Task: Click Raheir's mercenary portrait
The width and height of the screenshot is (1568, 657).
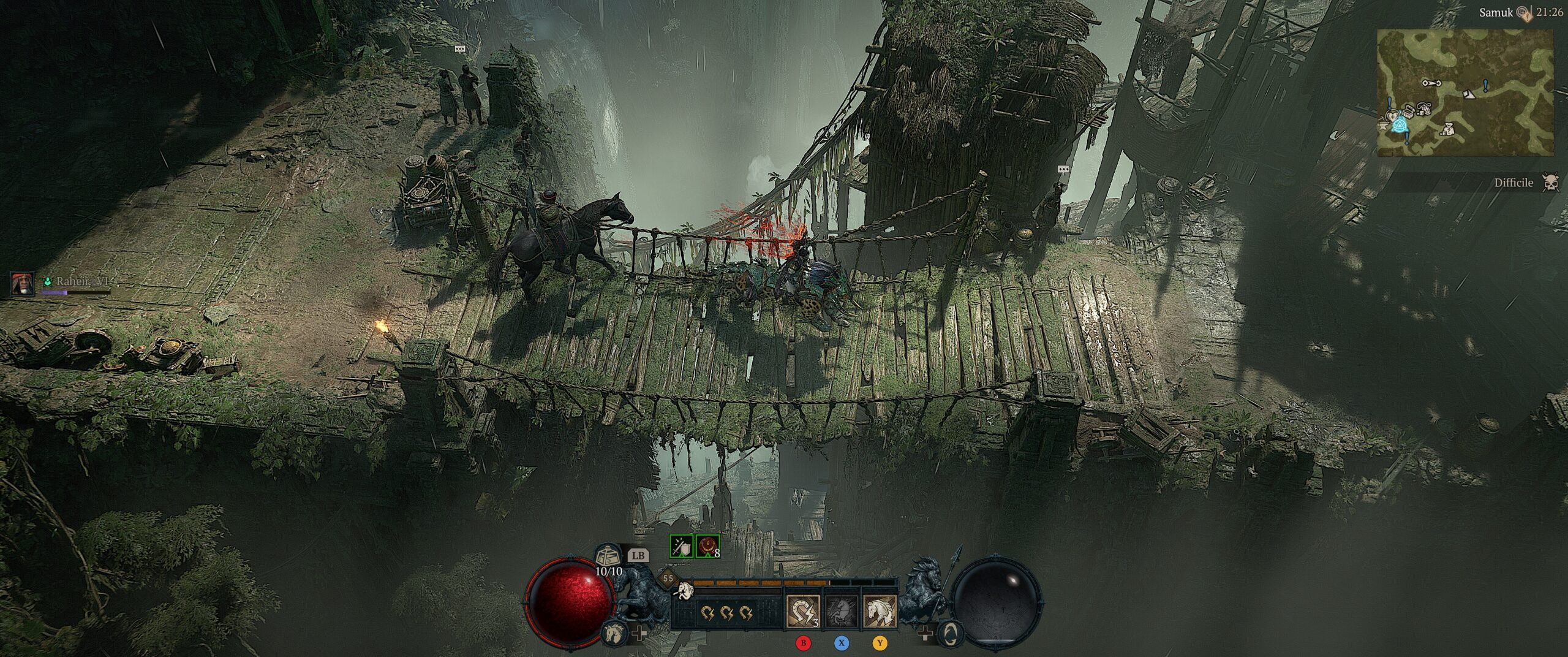Action: [23, 284]
